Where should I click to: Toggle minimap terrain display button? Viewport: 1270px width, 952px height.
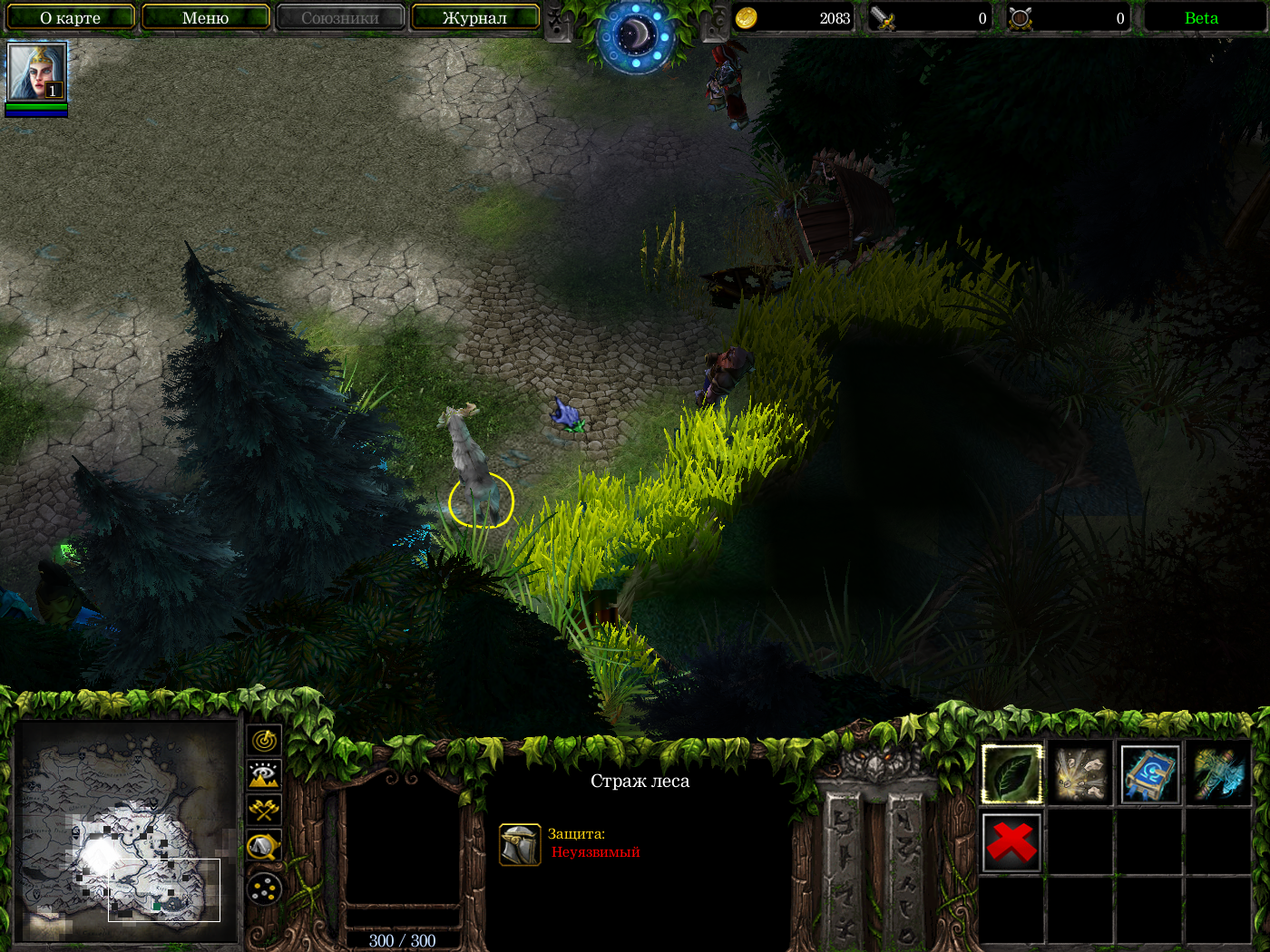coord(264,775)
